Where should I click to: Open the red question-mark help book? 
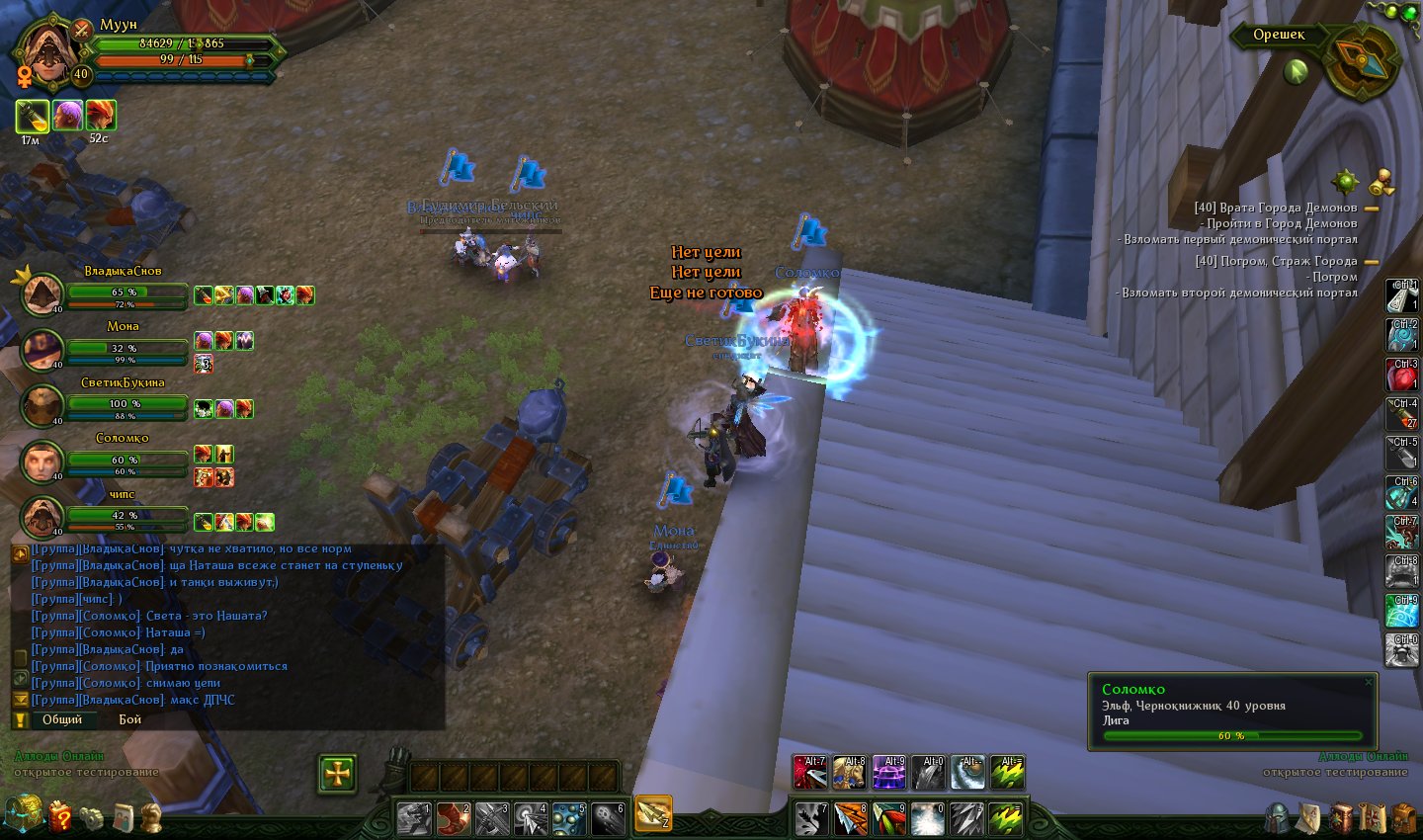pos(61,816)
